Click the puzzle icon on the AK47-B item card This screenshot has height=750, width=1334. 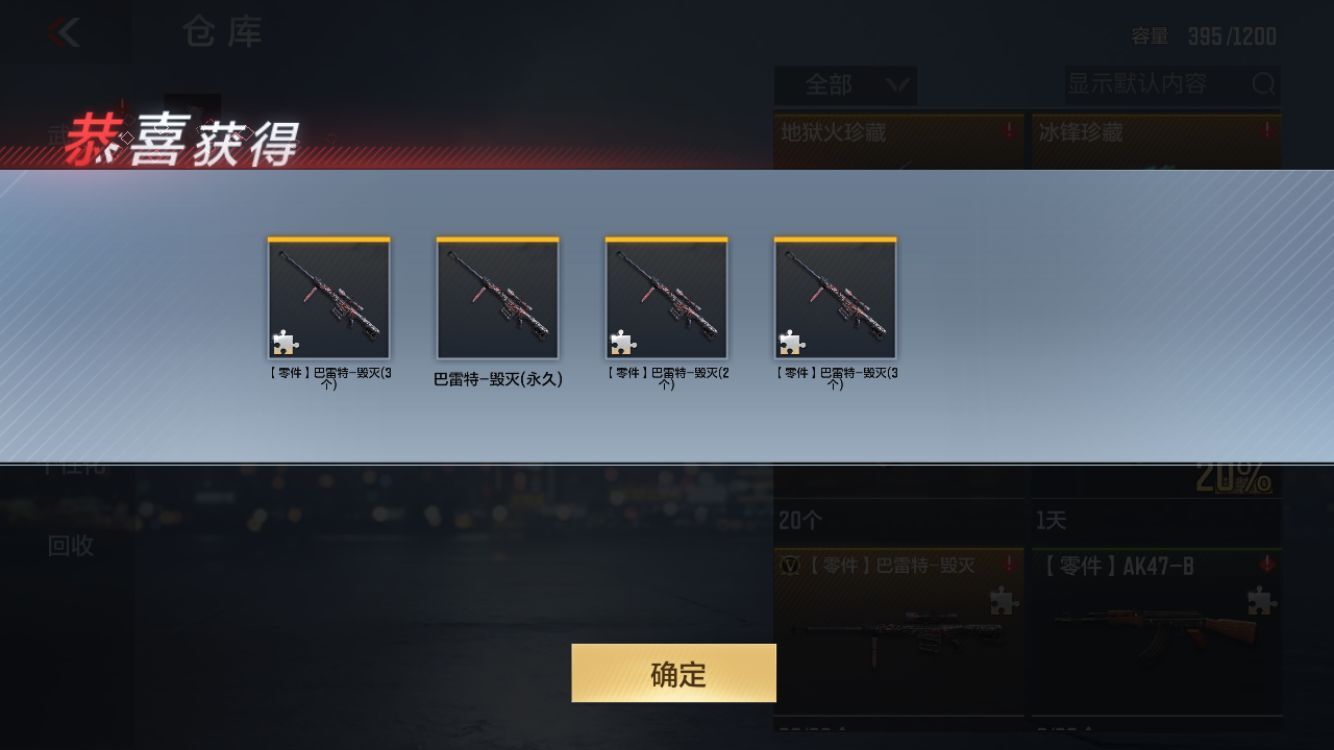[x=1262, y=603]
